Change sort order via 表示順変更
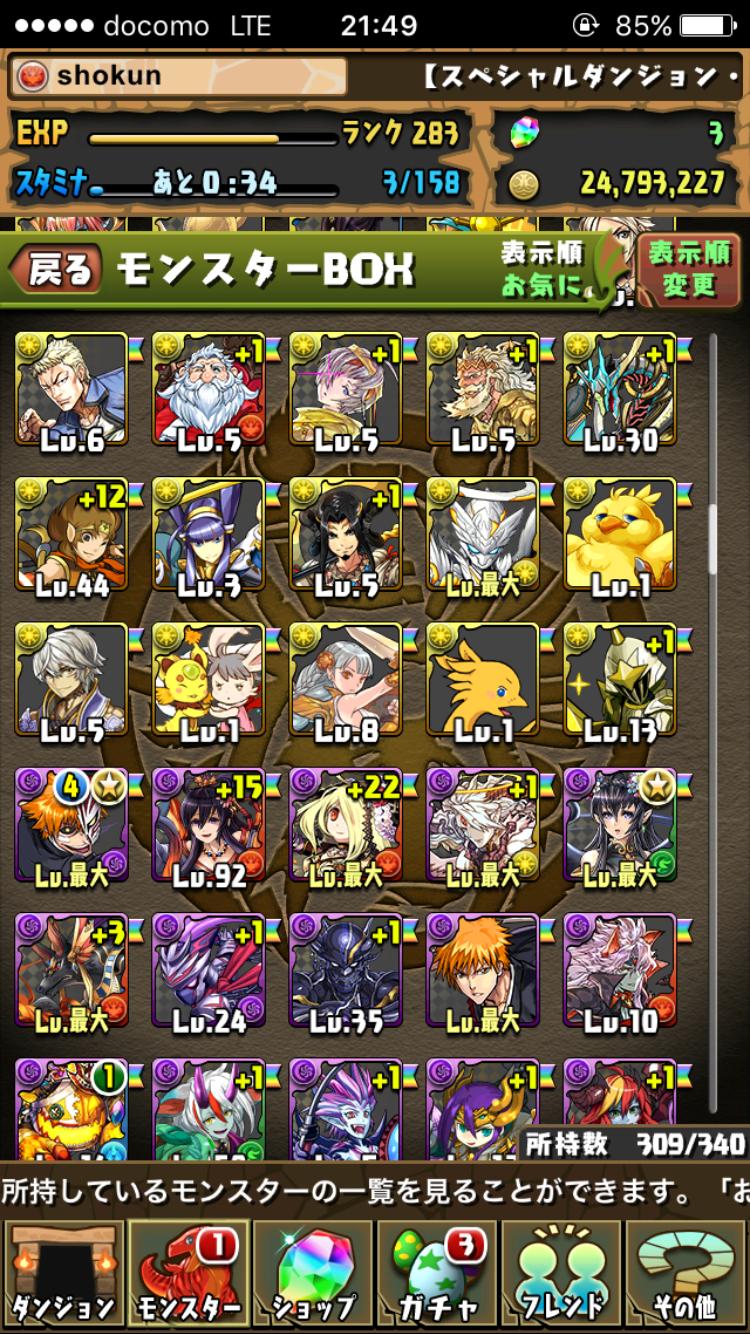This screenshot has height=1334, width=750. [688, 269]
